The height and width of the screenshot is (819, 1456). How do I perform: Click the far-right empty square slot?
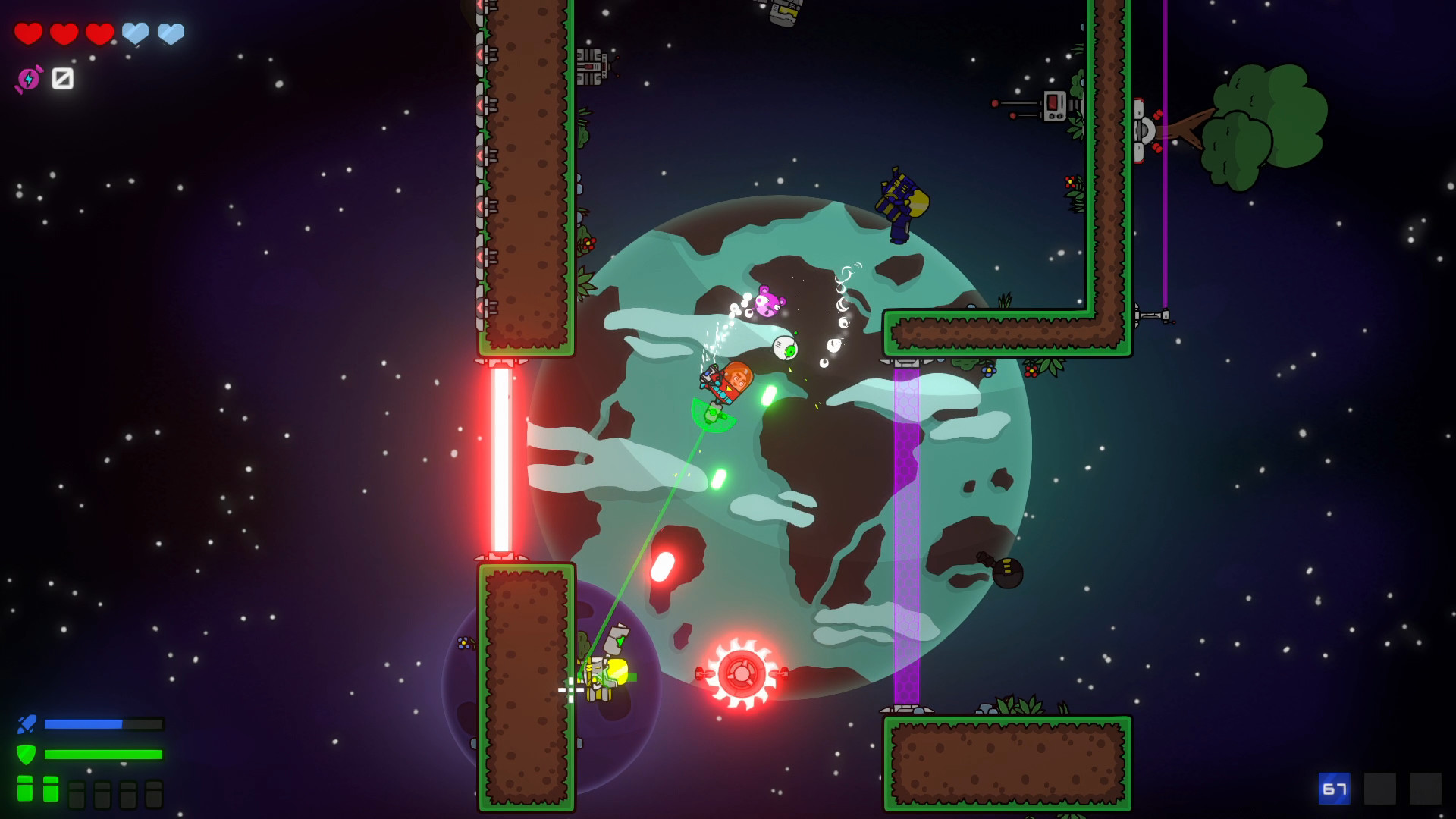tap(1425, 789)
